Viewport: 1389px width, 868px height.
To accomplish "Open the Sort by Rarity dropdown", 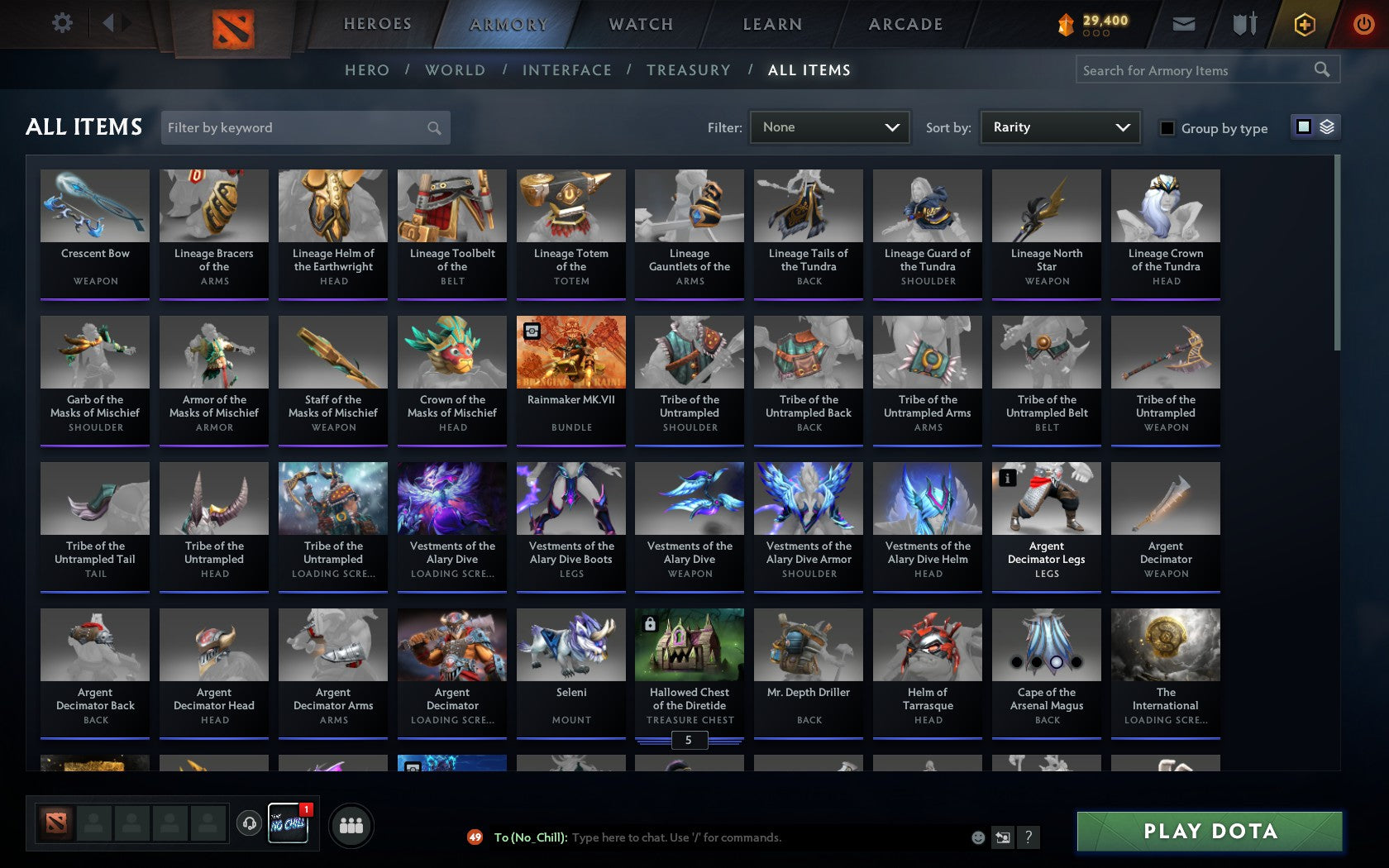I will [1059, 127].
